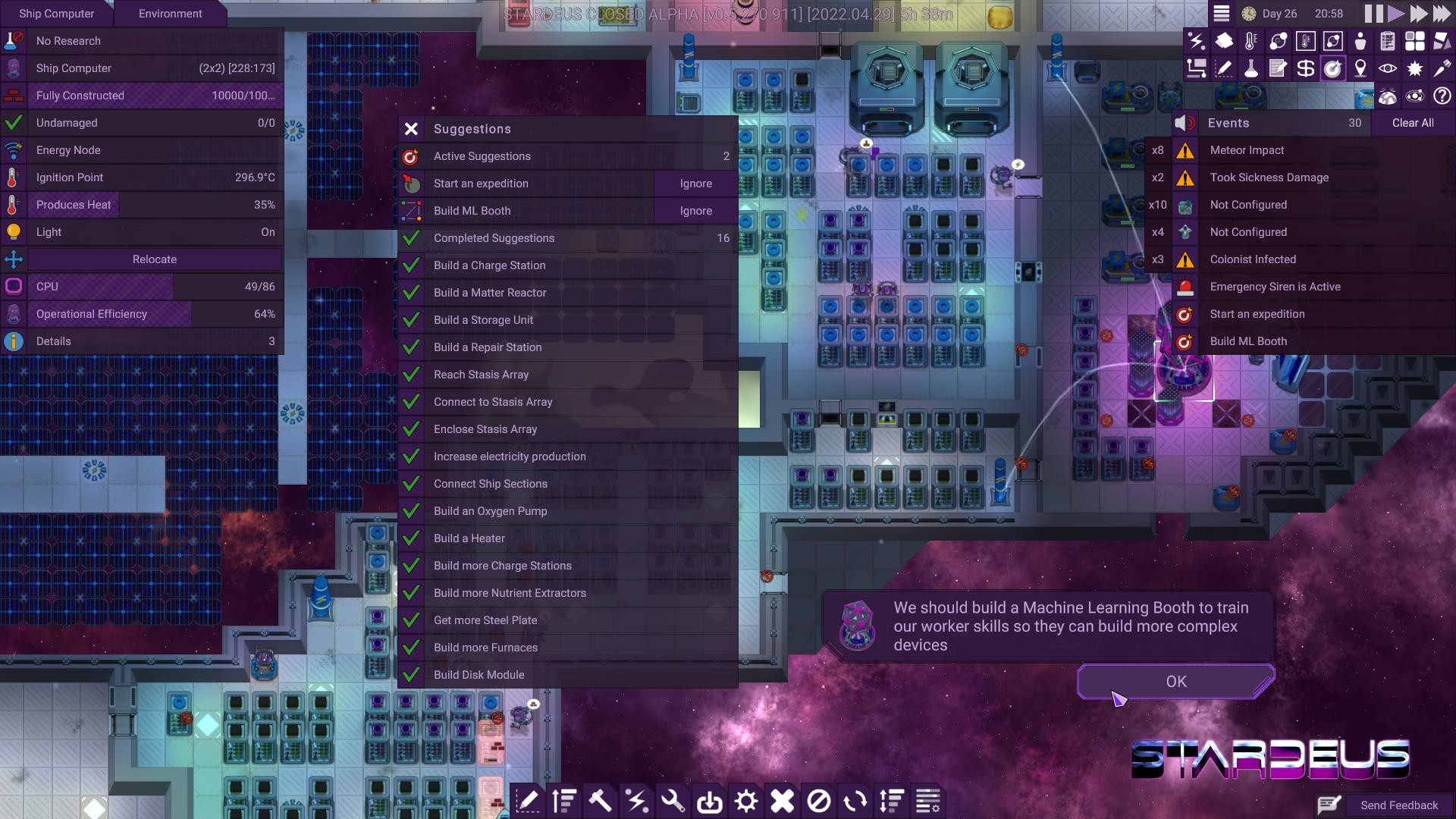Toggle the thermometer temperature overlay
Viewport: 1456px width, 819px height.
[x=1250, y=41]
